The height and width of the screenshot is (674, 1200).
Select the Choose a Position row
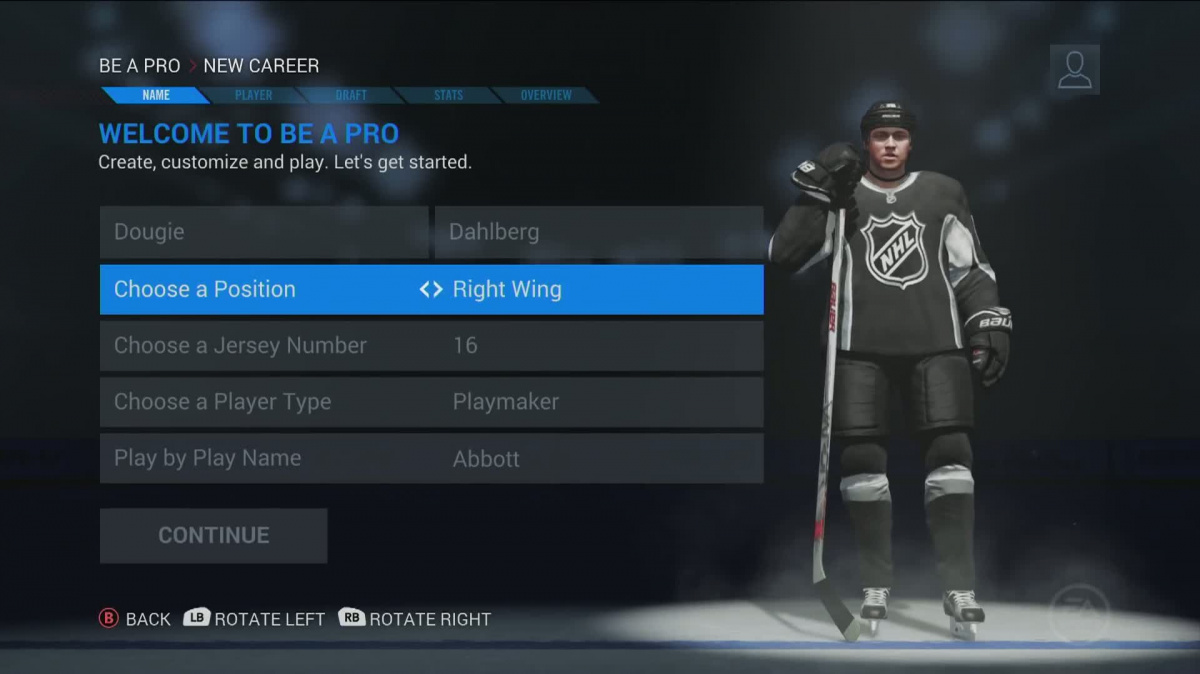[x=431, y=289]
